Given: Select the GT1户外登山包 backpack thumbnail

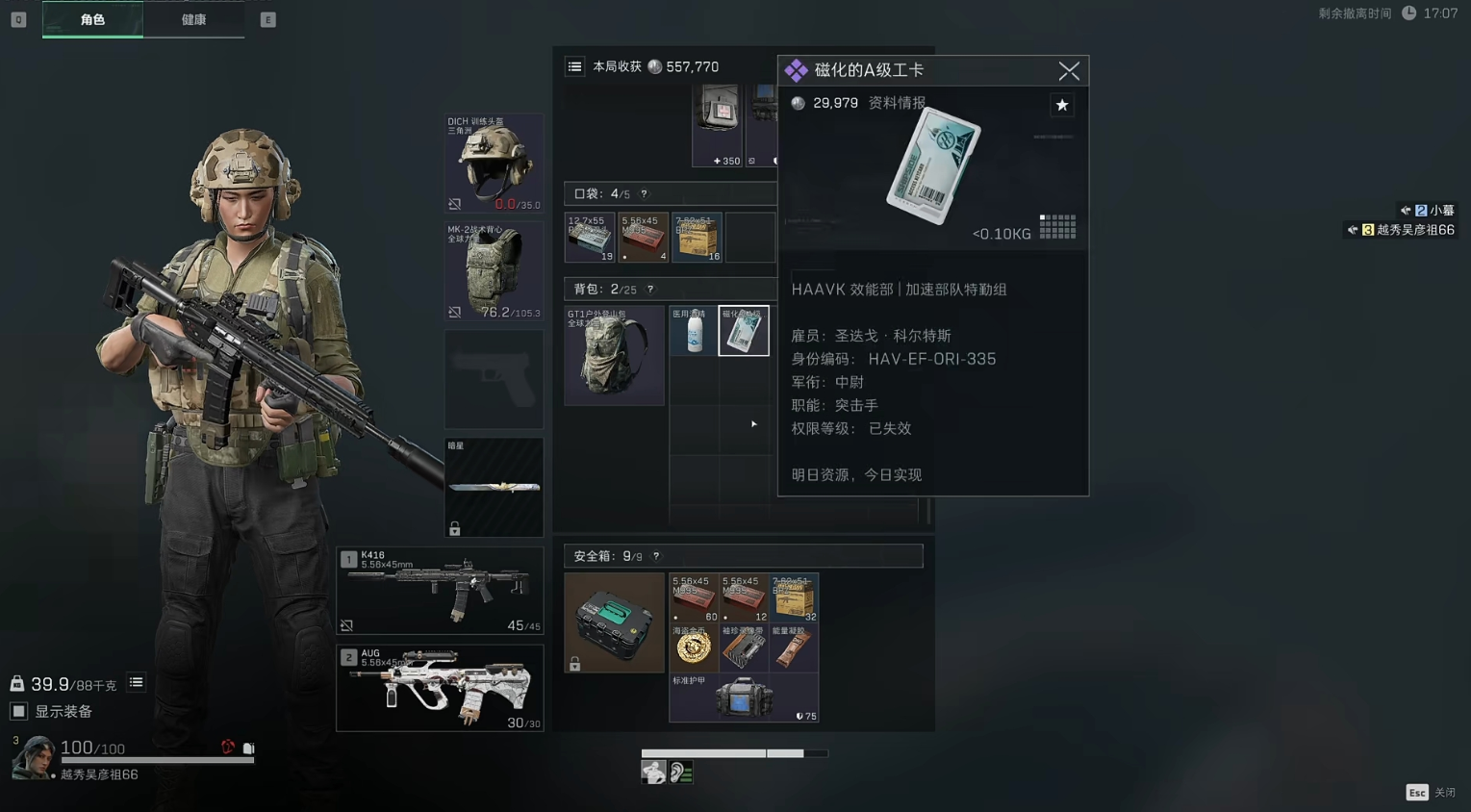Looking at the screenshot, I should (x=614, y=354).
